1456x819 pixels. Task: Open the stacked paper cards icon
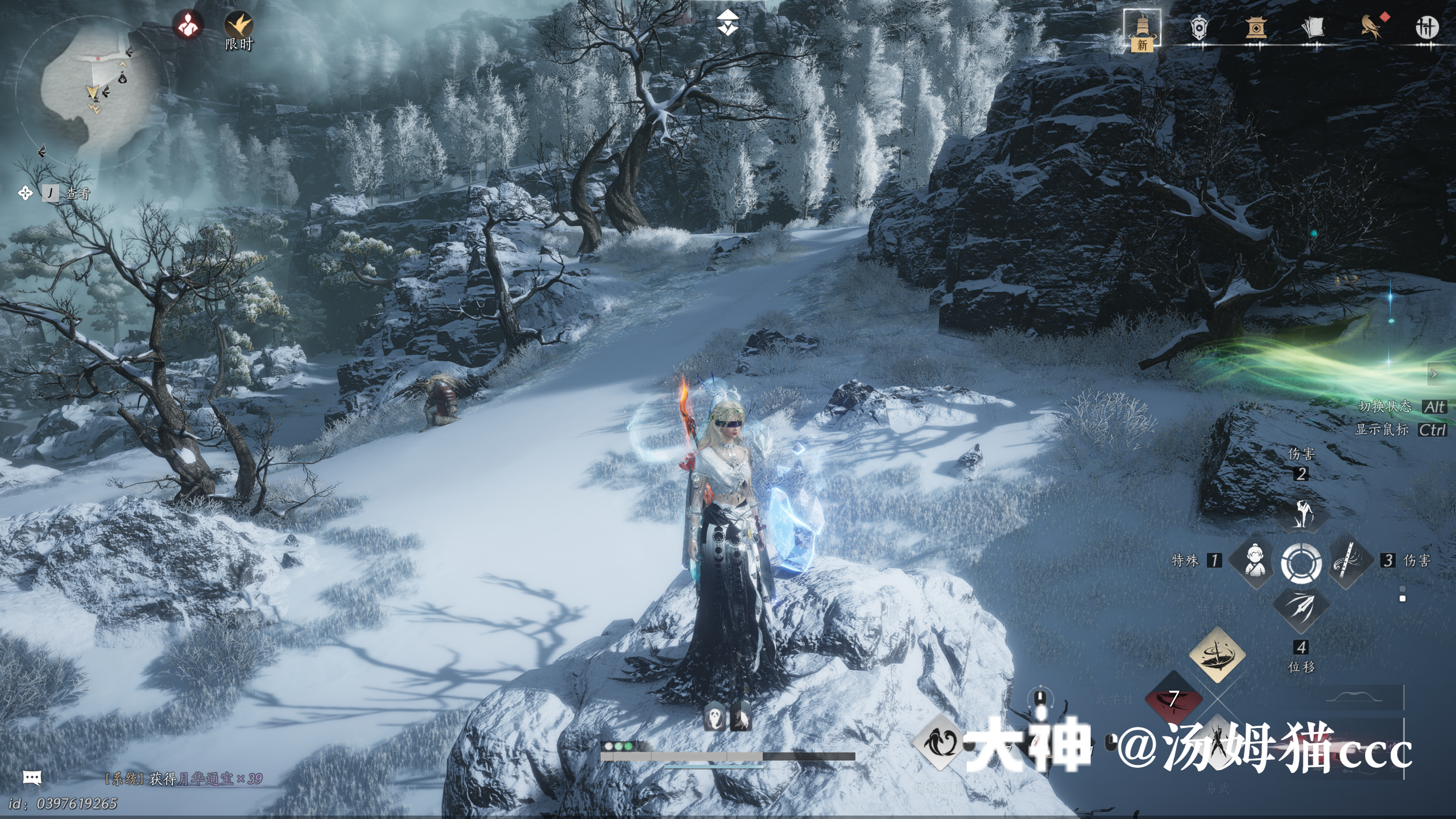pyautogui.click(x=1313, y=27)
